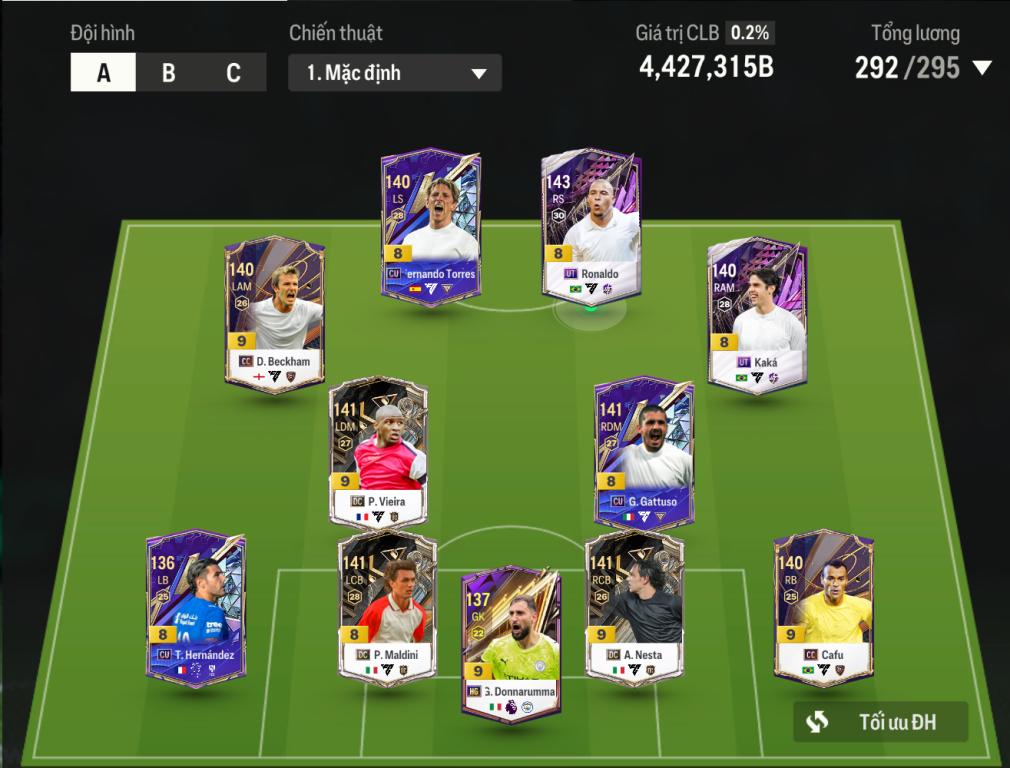
Task: Select the Fernando Torres player card
Action: coord(429,225)
